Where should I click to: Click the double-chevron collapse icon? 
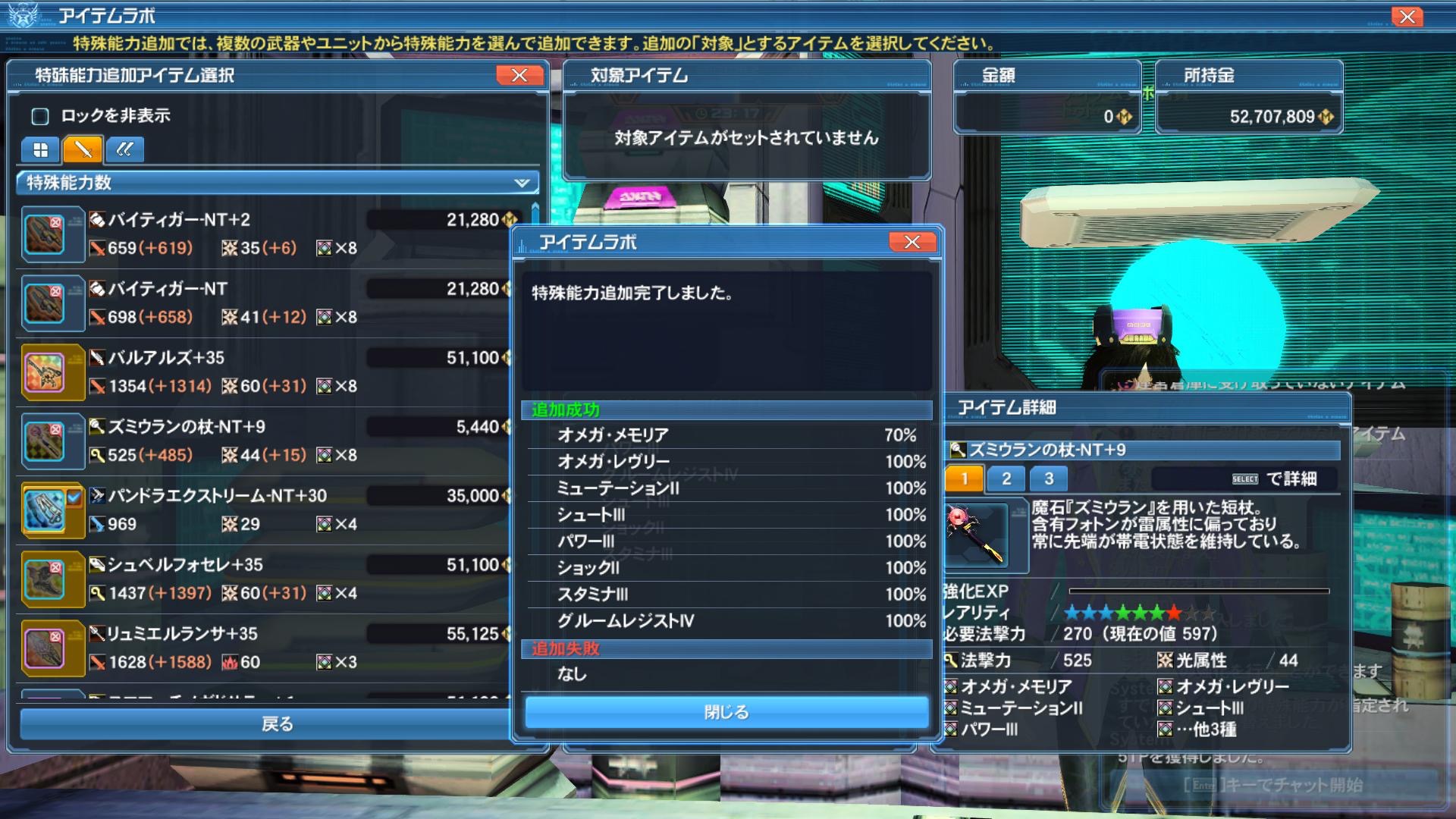point(124,149)
